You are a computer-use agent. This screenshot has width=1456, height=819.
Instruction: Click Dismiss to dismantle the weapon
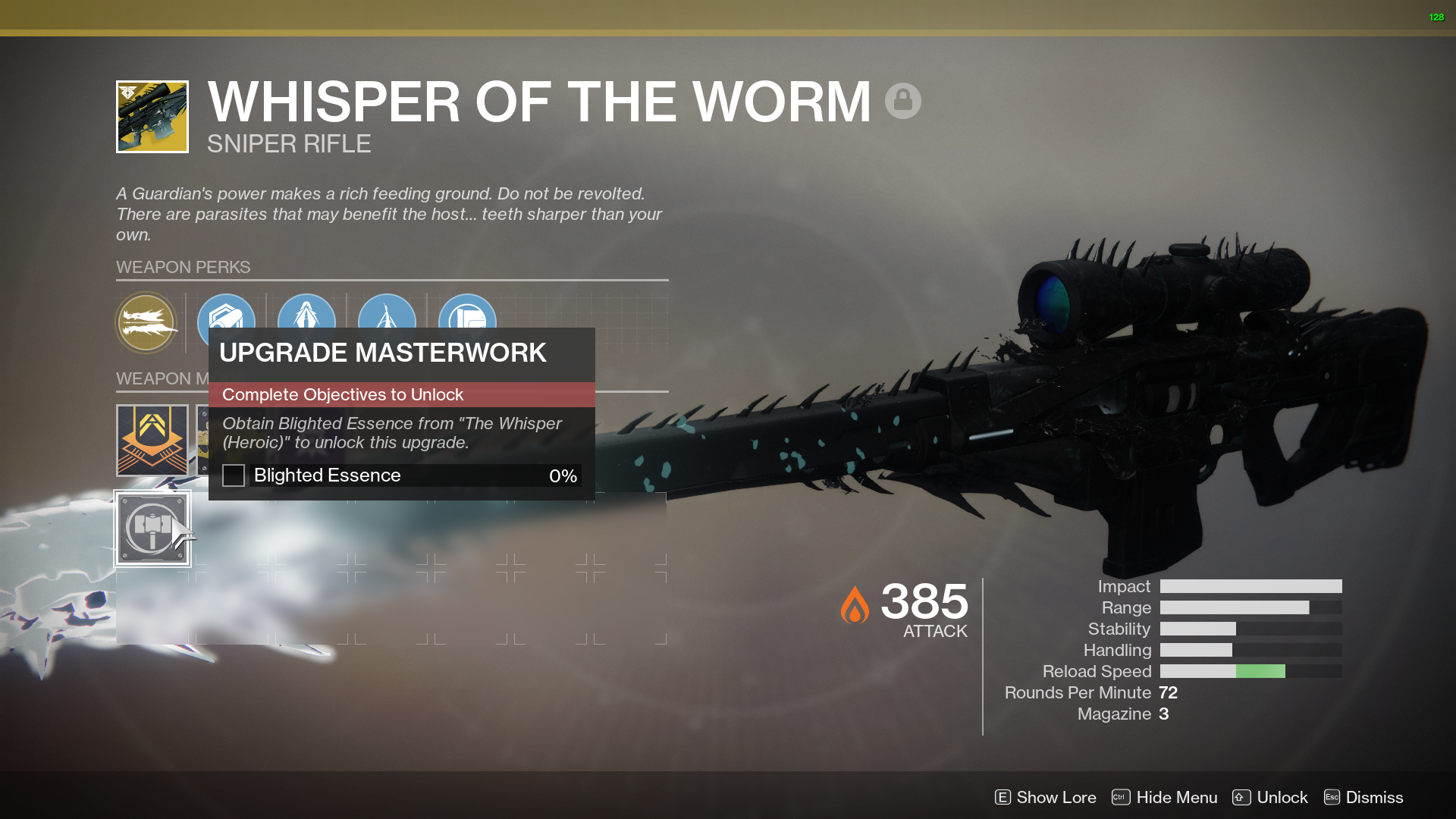point(1375,797)
